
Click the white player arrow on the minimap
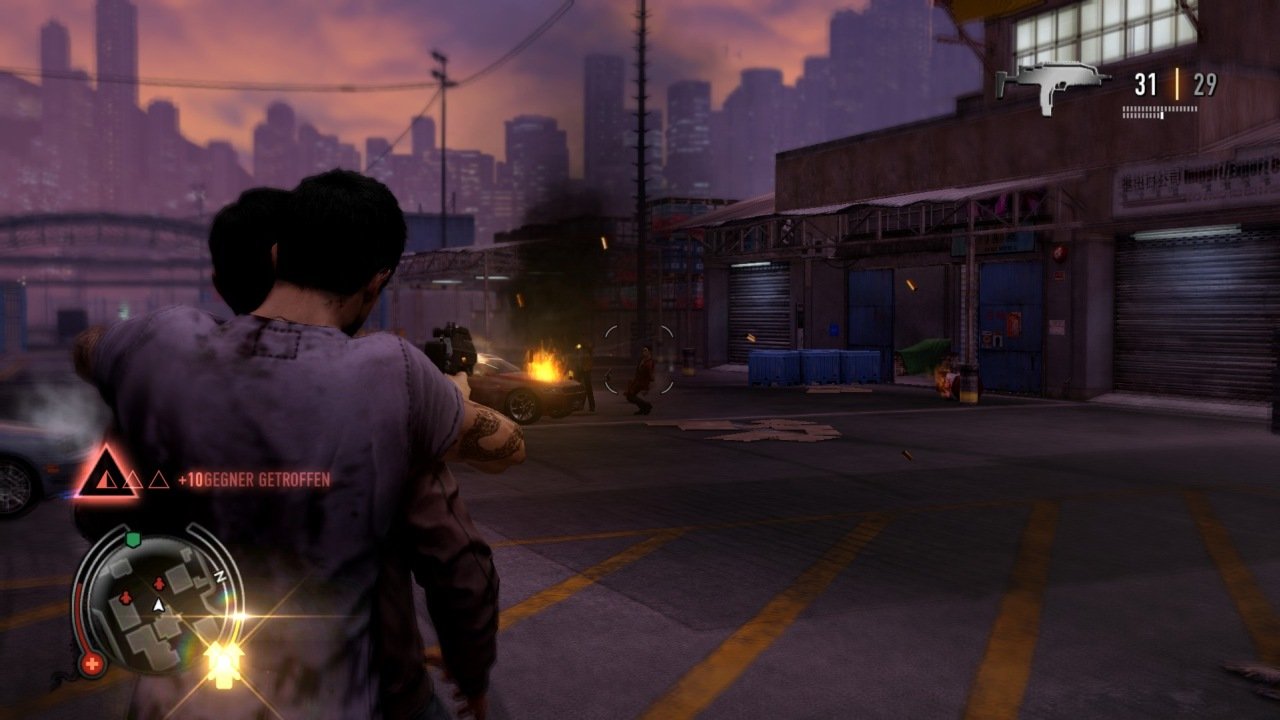(157, 605)
